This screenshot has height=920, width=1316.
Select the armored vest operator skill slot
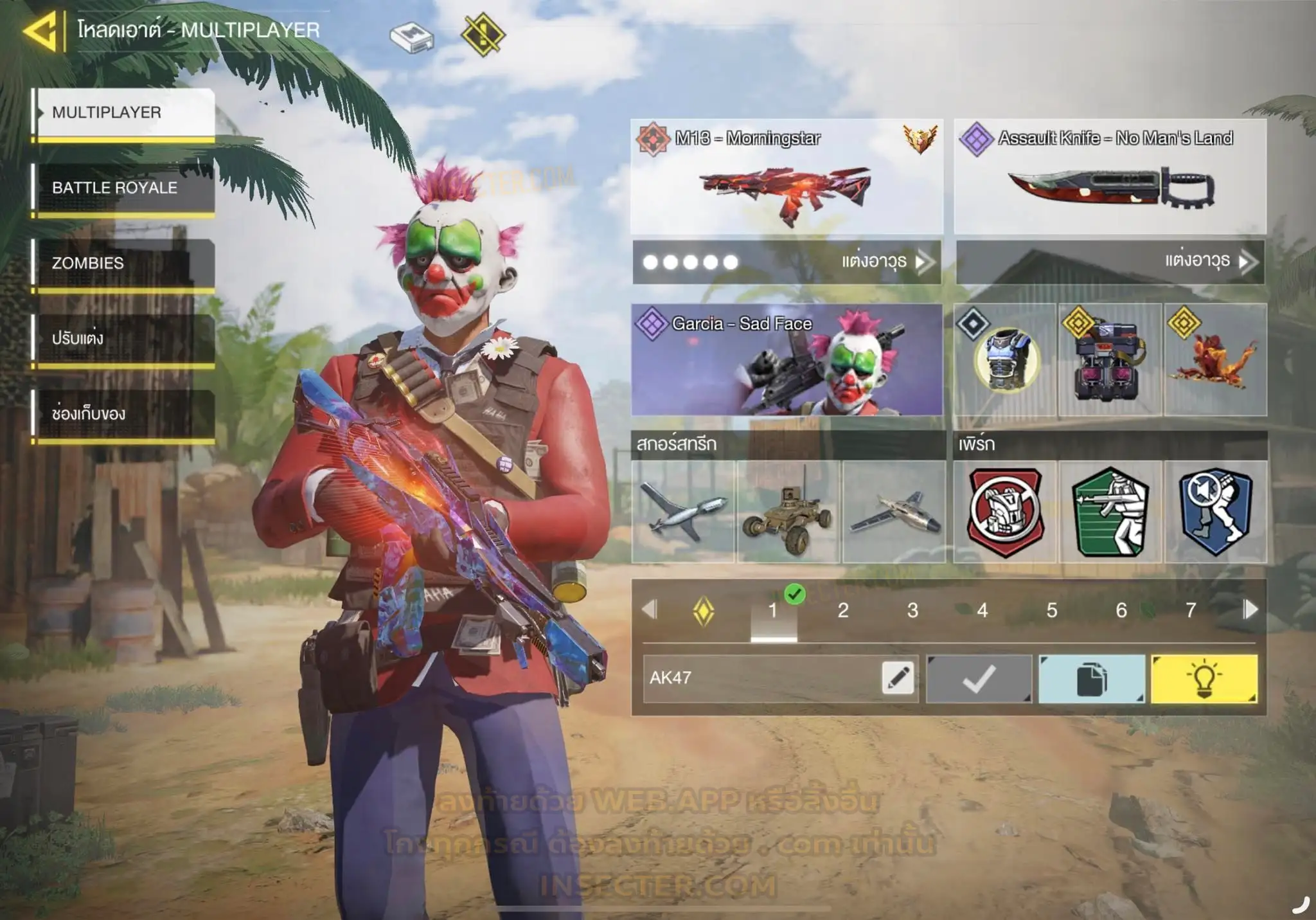pos(1005,360)
